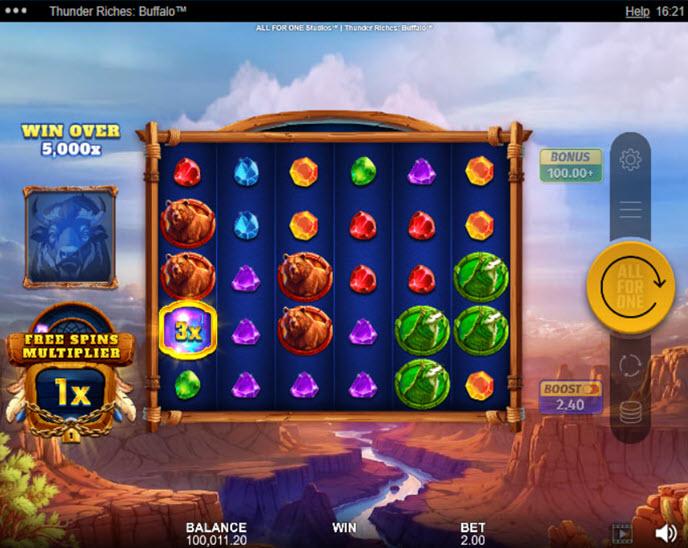Click the film clip replay icon

622,532
